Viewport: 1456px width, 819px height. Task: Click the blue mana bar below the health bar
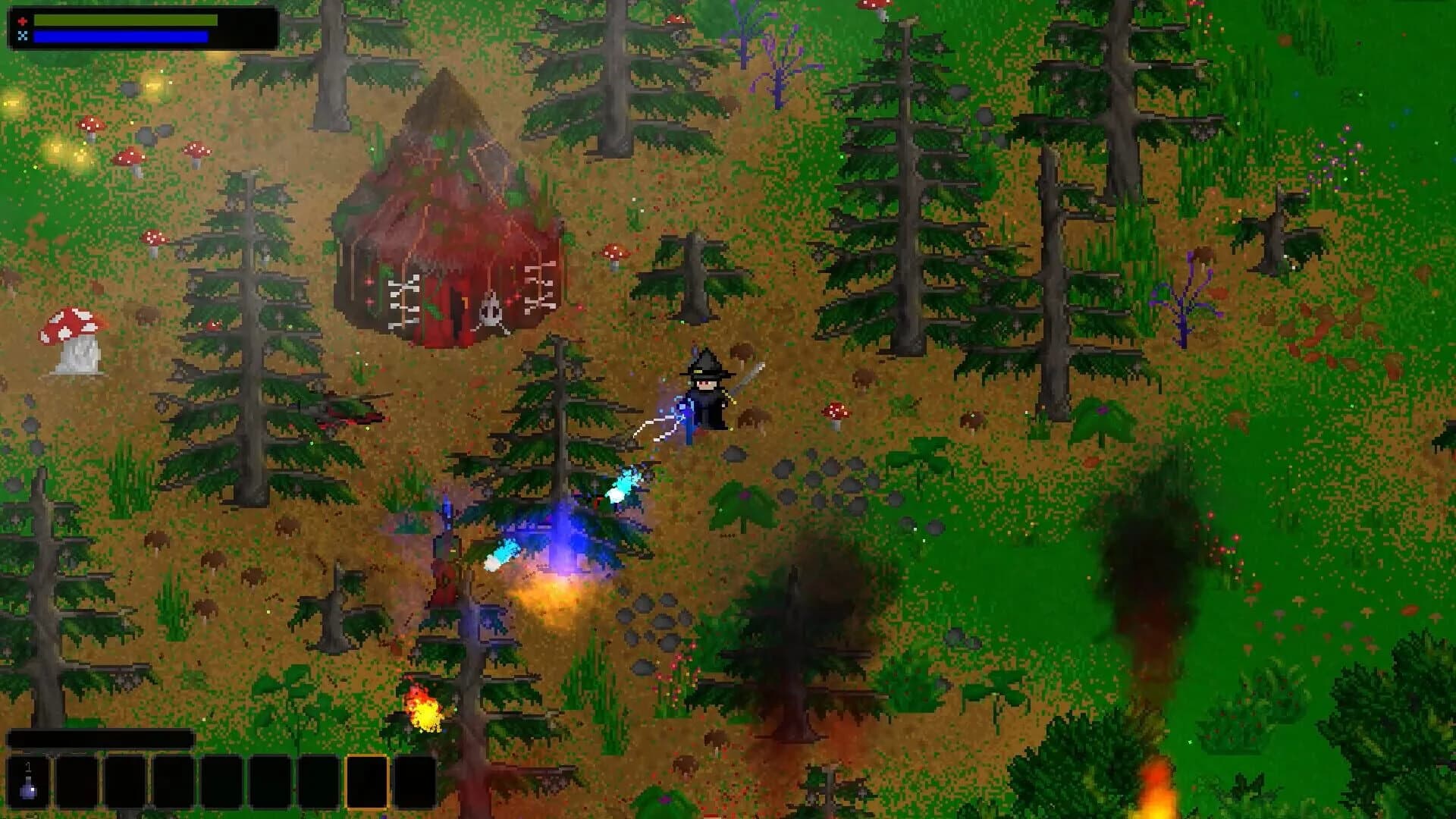coord(121,36)
